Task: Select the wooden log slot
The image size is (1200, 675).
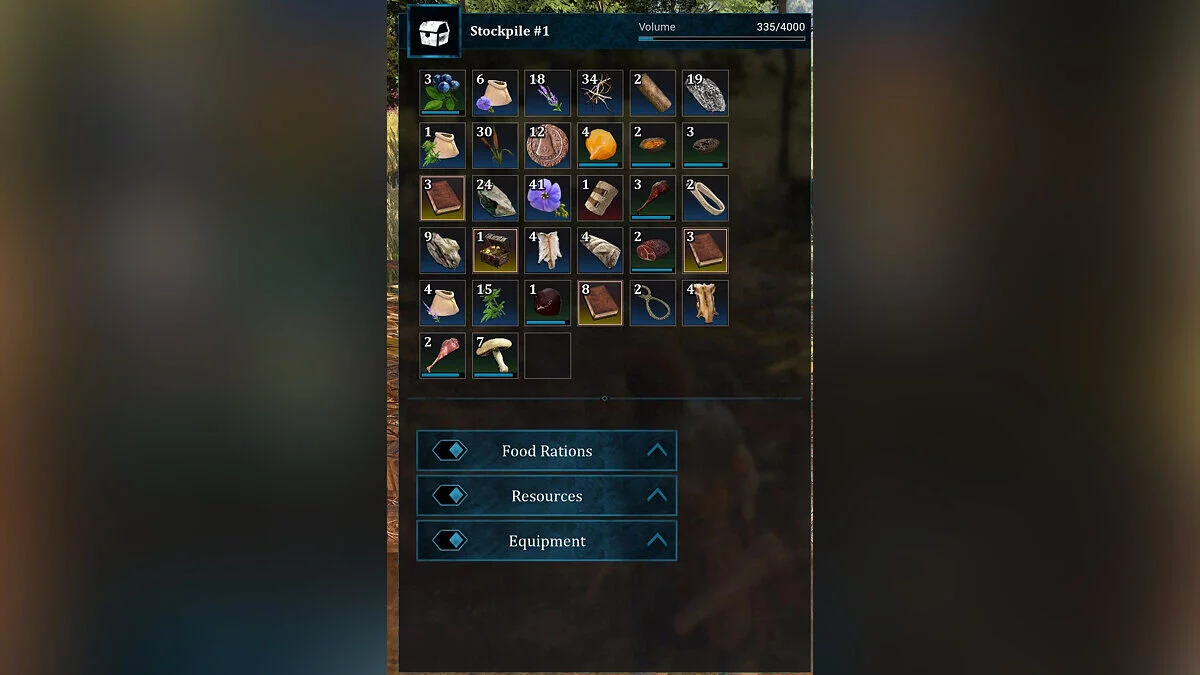Action: point(652,93)
